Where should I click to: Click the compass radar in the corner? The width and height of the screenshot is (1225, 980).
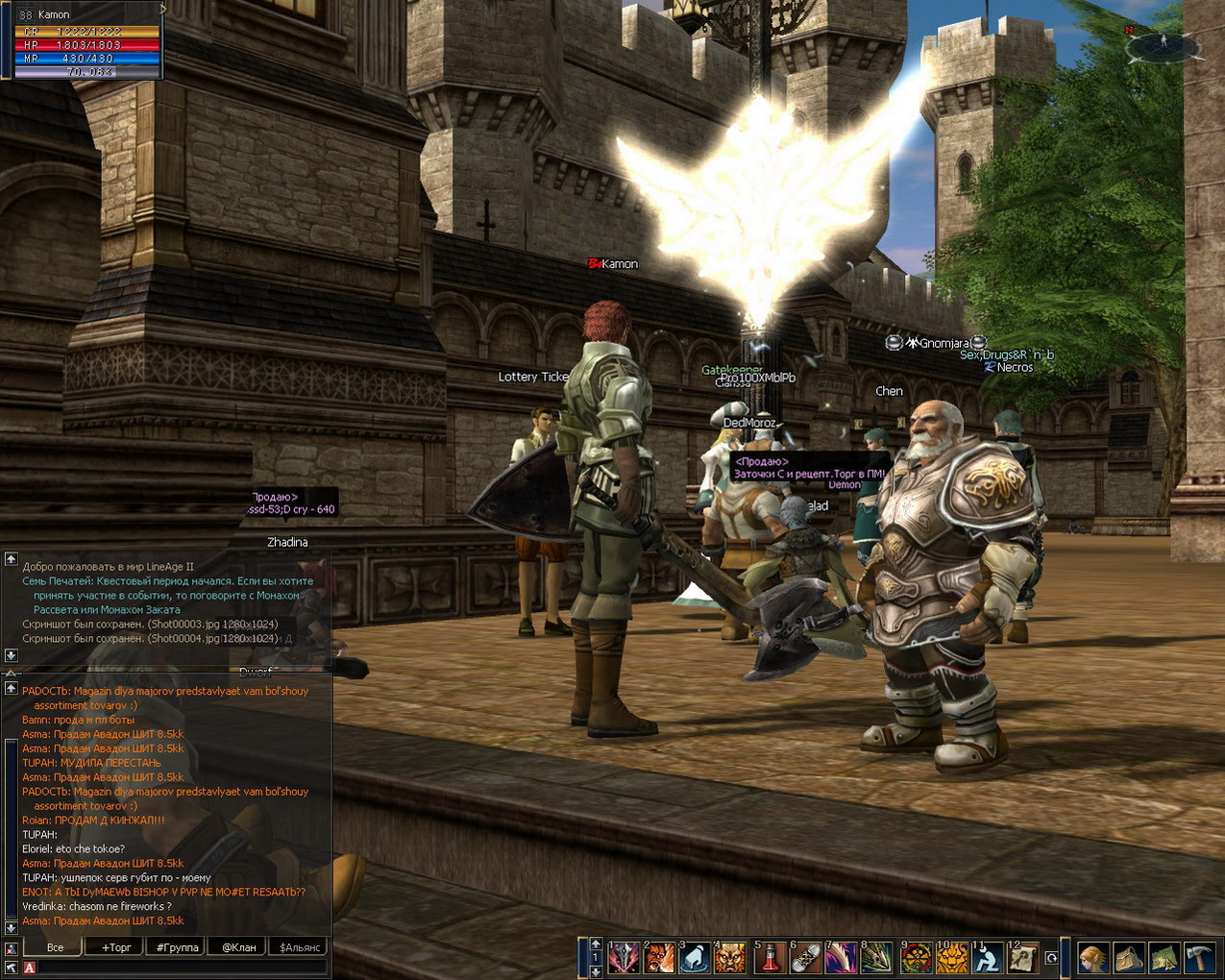[1163, 44]
